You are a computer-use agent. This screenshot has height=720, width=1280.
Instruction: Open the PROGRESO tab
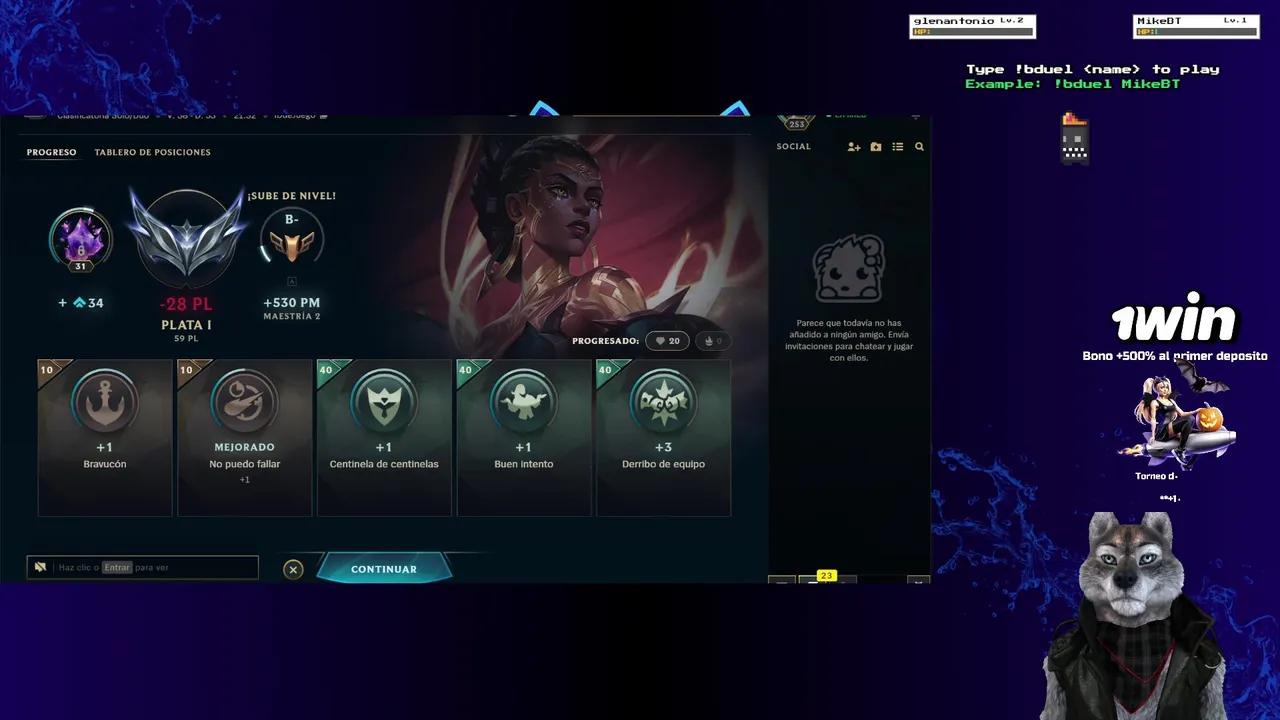coord(50,152)
